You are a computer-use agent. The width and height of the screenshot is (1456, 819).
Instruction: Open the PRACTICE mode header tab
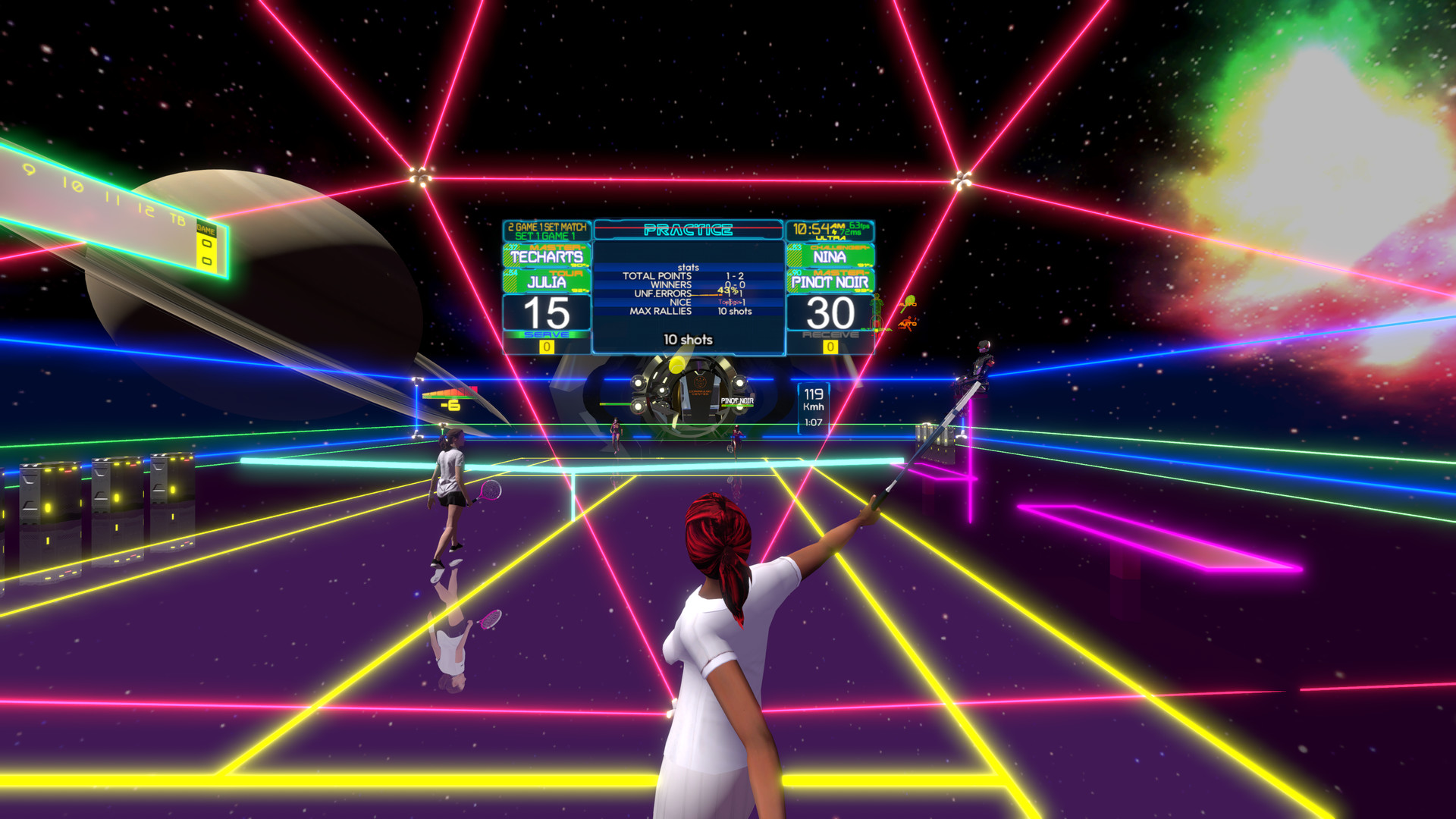(x=689, y=230)
